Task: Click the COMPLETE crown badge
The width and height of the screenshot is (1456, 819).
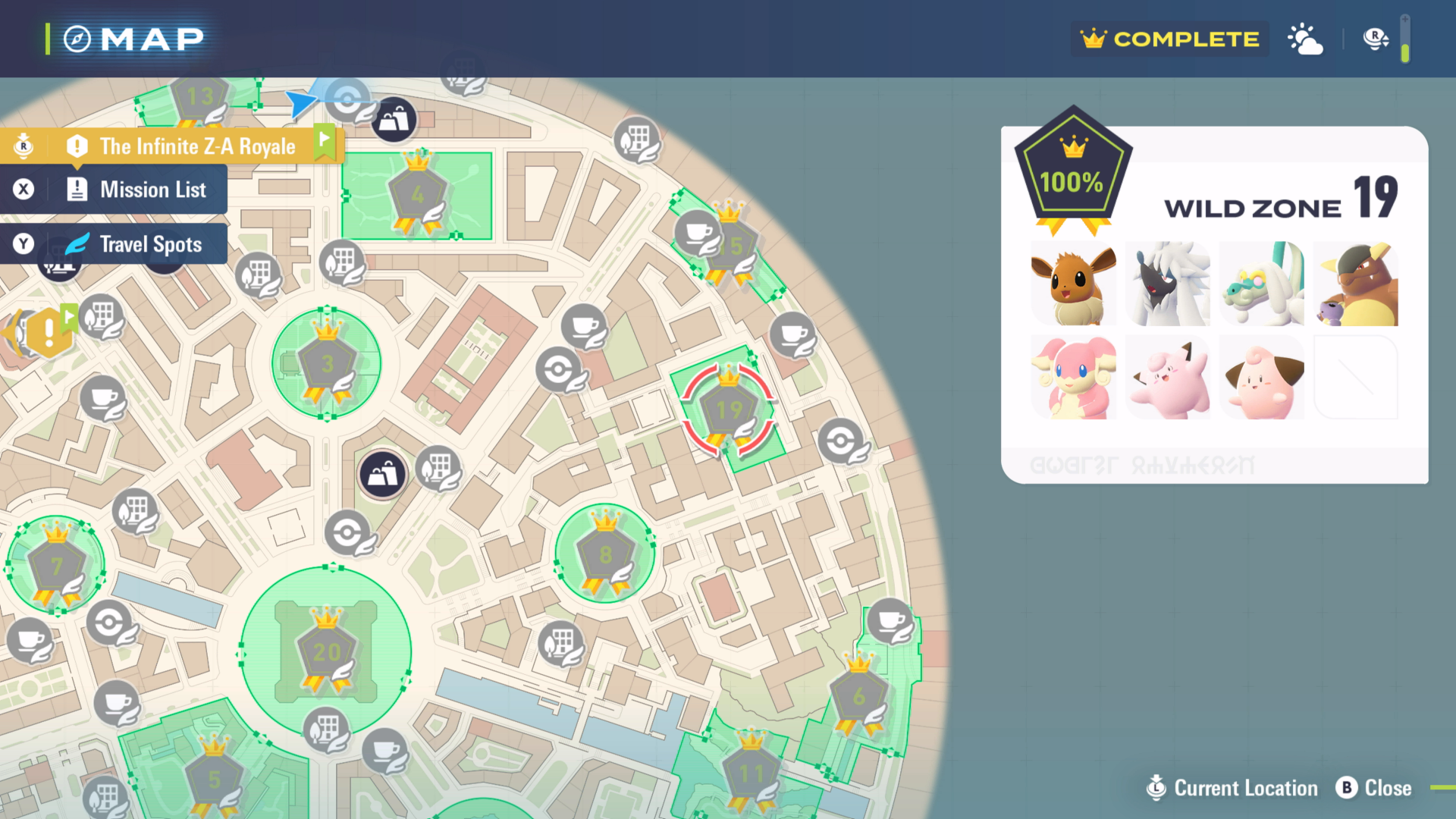Action: click(1170, 39)
